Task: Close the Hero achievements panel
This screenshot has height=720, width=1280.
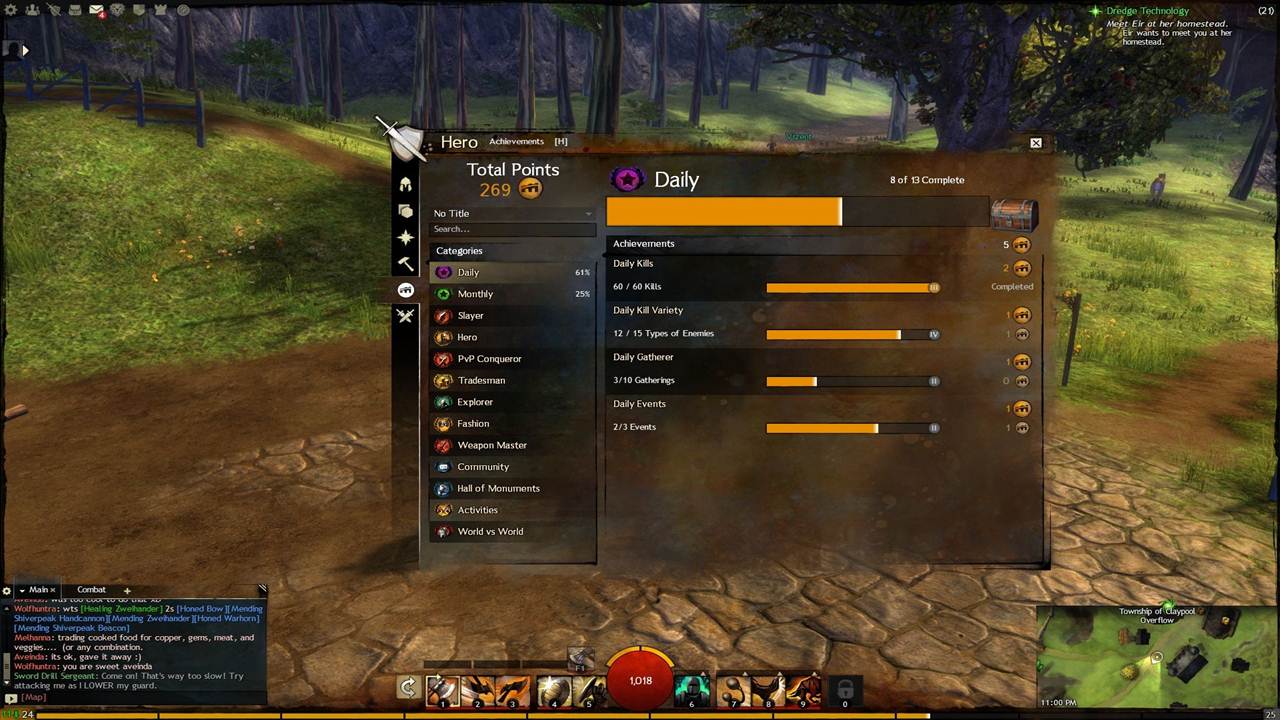Action: pyautogui.click(x=1036, y=143)
